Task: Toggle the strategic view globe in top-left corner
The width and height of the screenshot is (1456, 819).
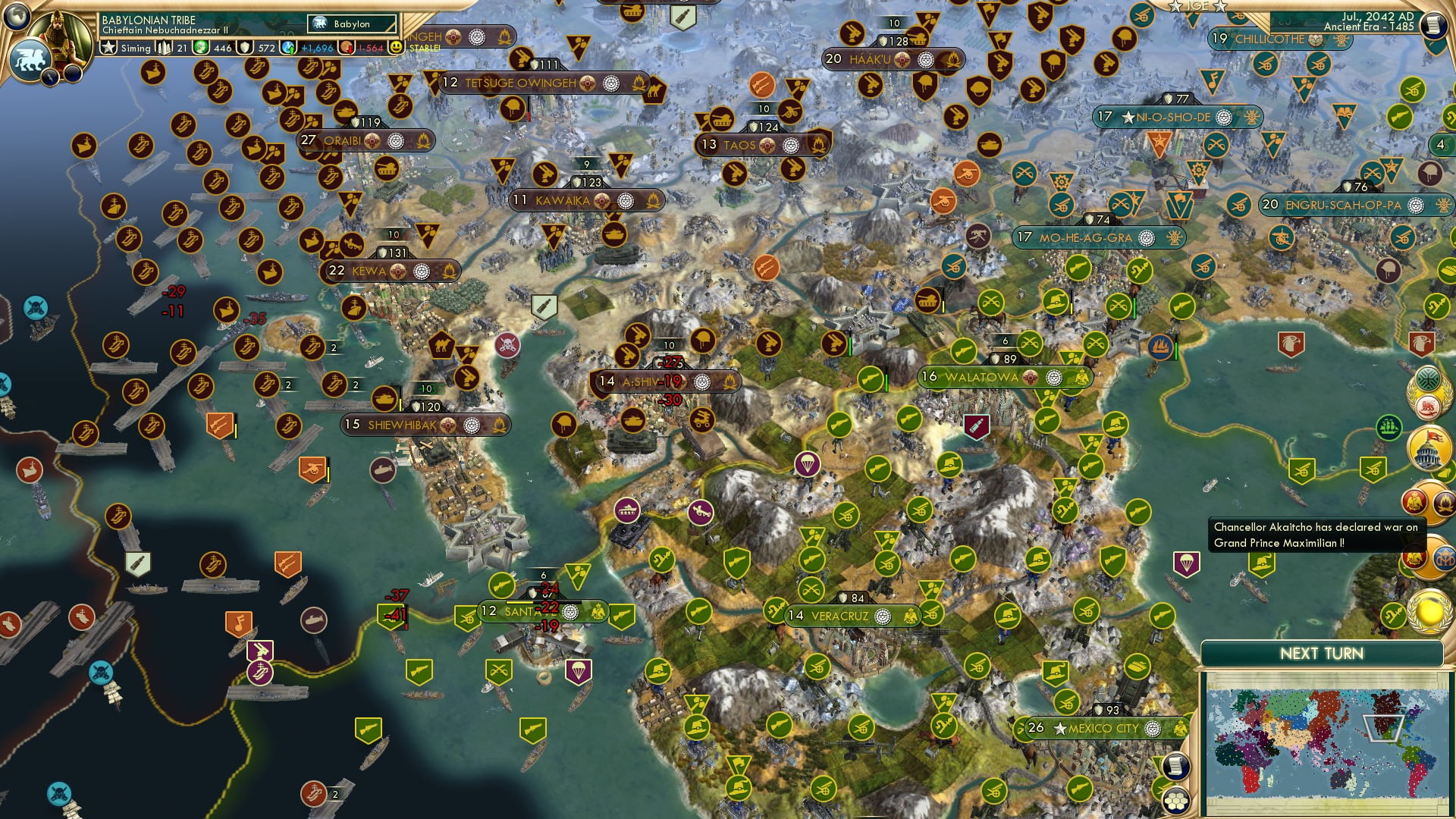Action: coord(17,15)
